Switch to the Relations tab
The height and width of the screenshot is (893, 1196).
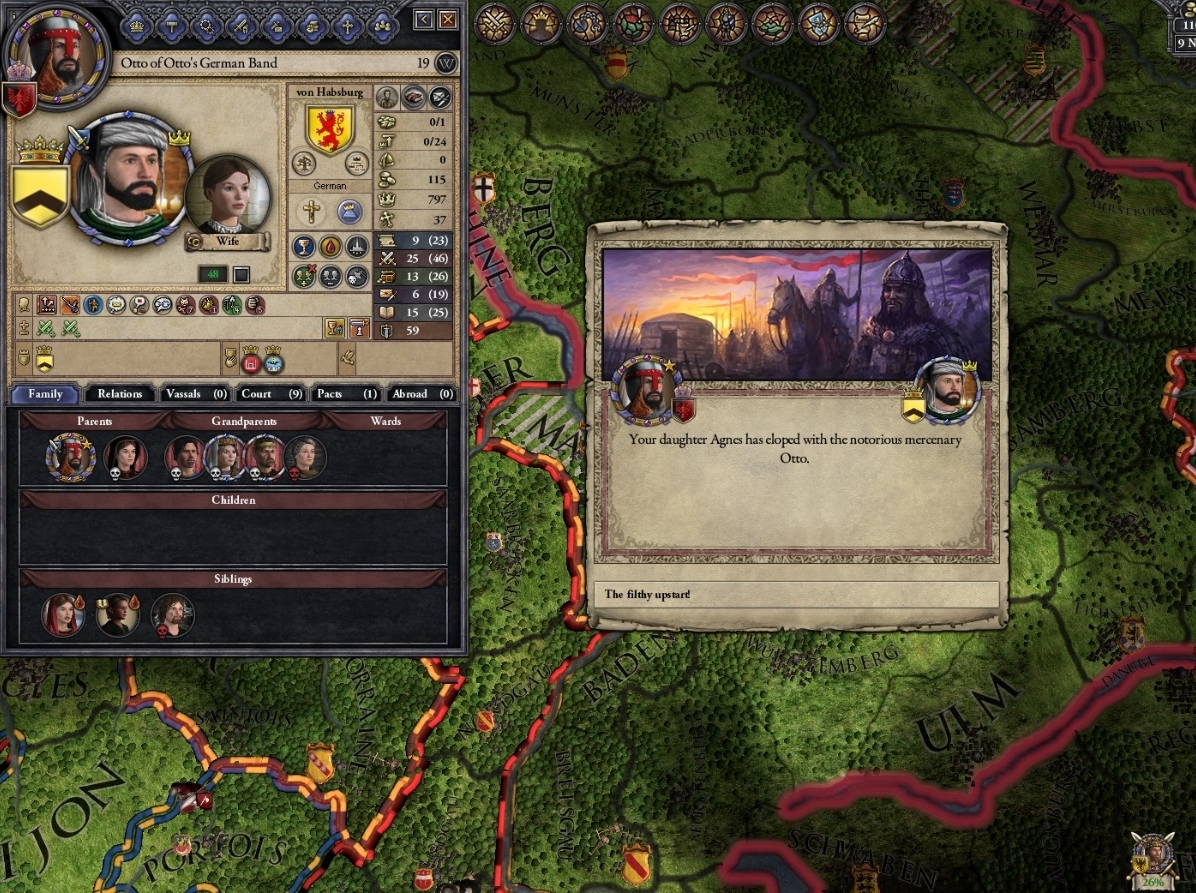point(120,394)
